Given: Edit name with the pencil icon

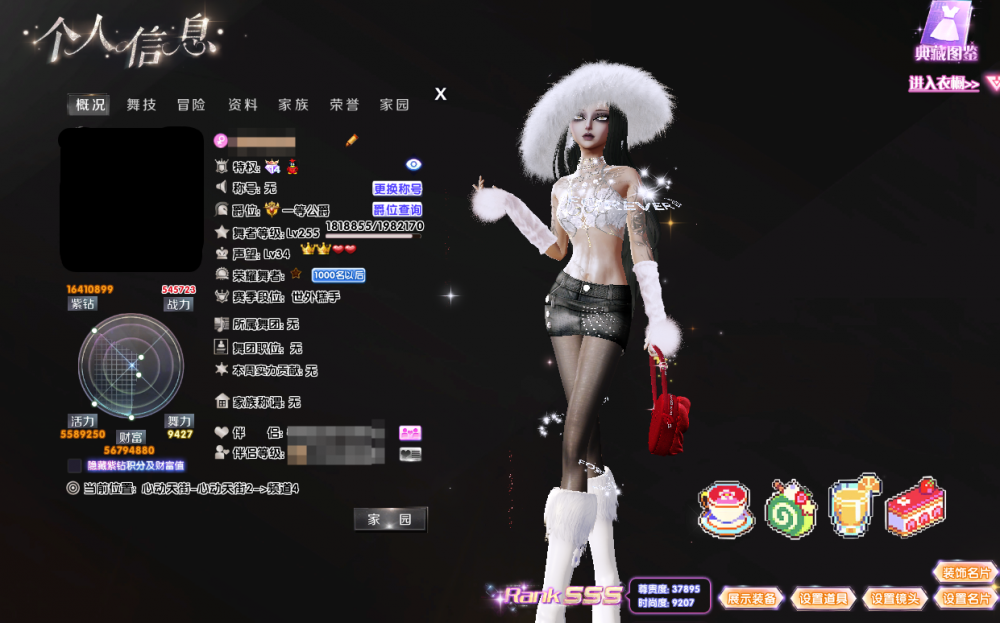Looking at the screenshot, I should (352, 140).
